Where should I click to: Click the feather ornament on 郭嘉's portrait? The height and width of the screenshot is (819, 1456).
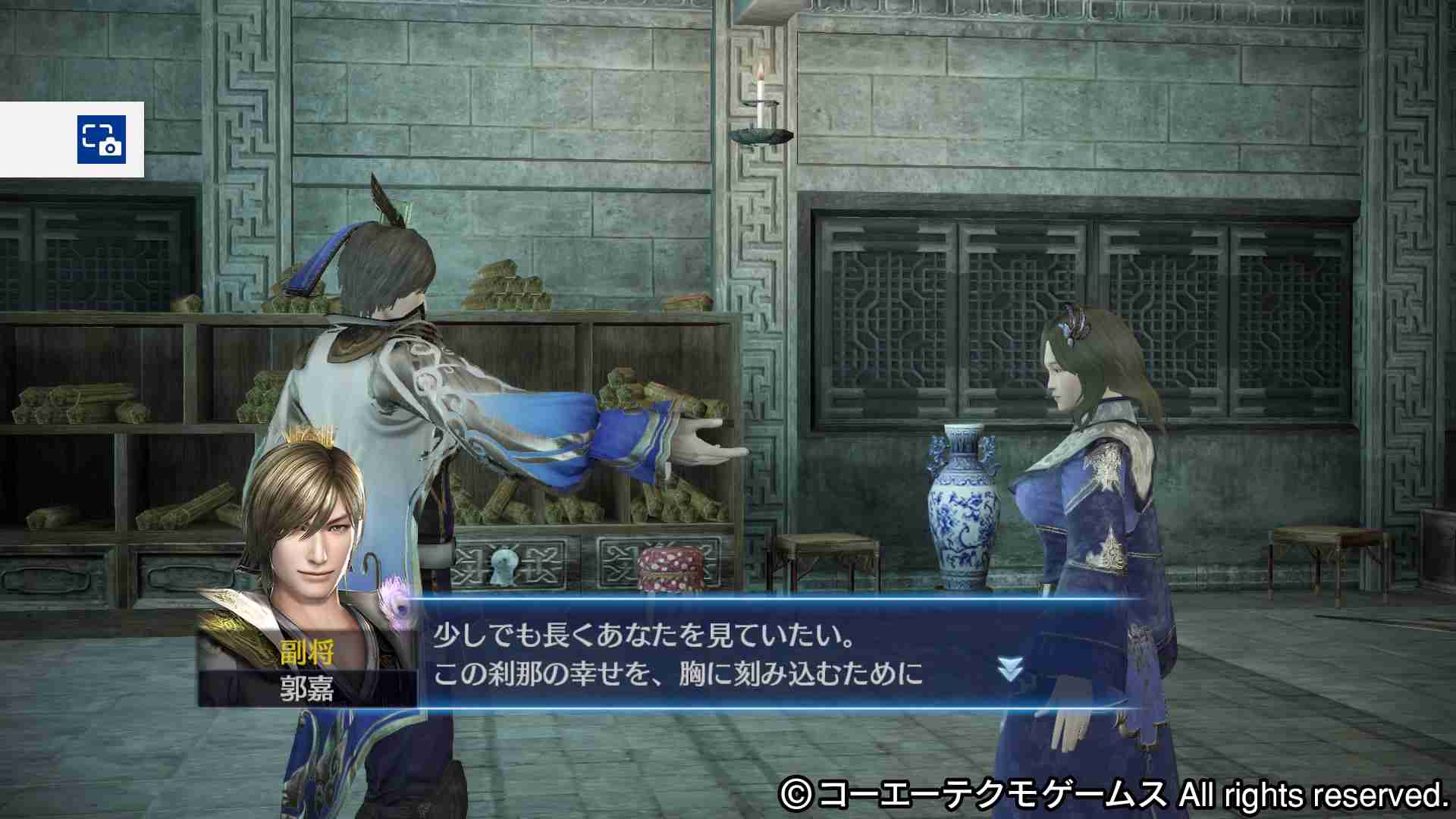point(392,599)
